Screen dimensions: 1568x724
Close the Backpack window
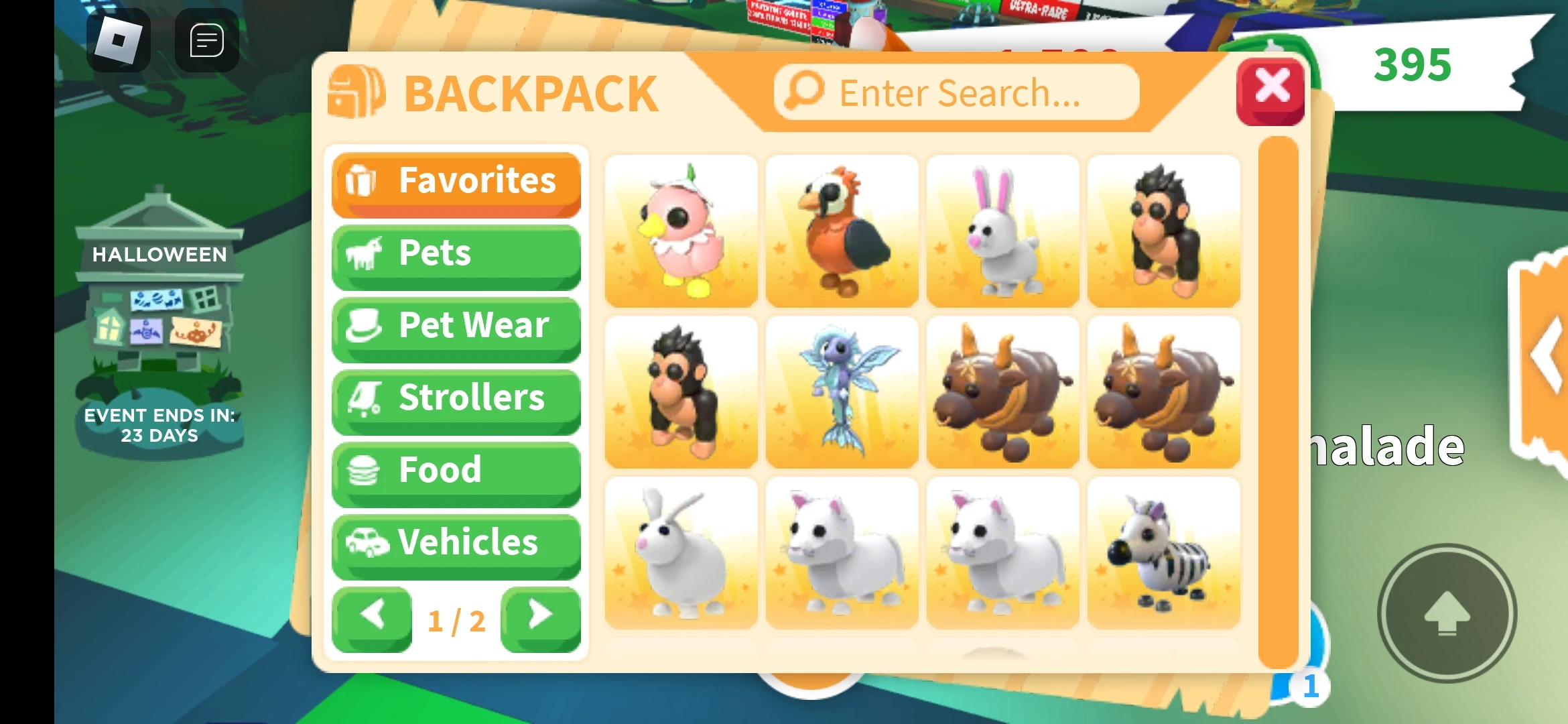tap(1270, 90)
